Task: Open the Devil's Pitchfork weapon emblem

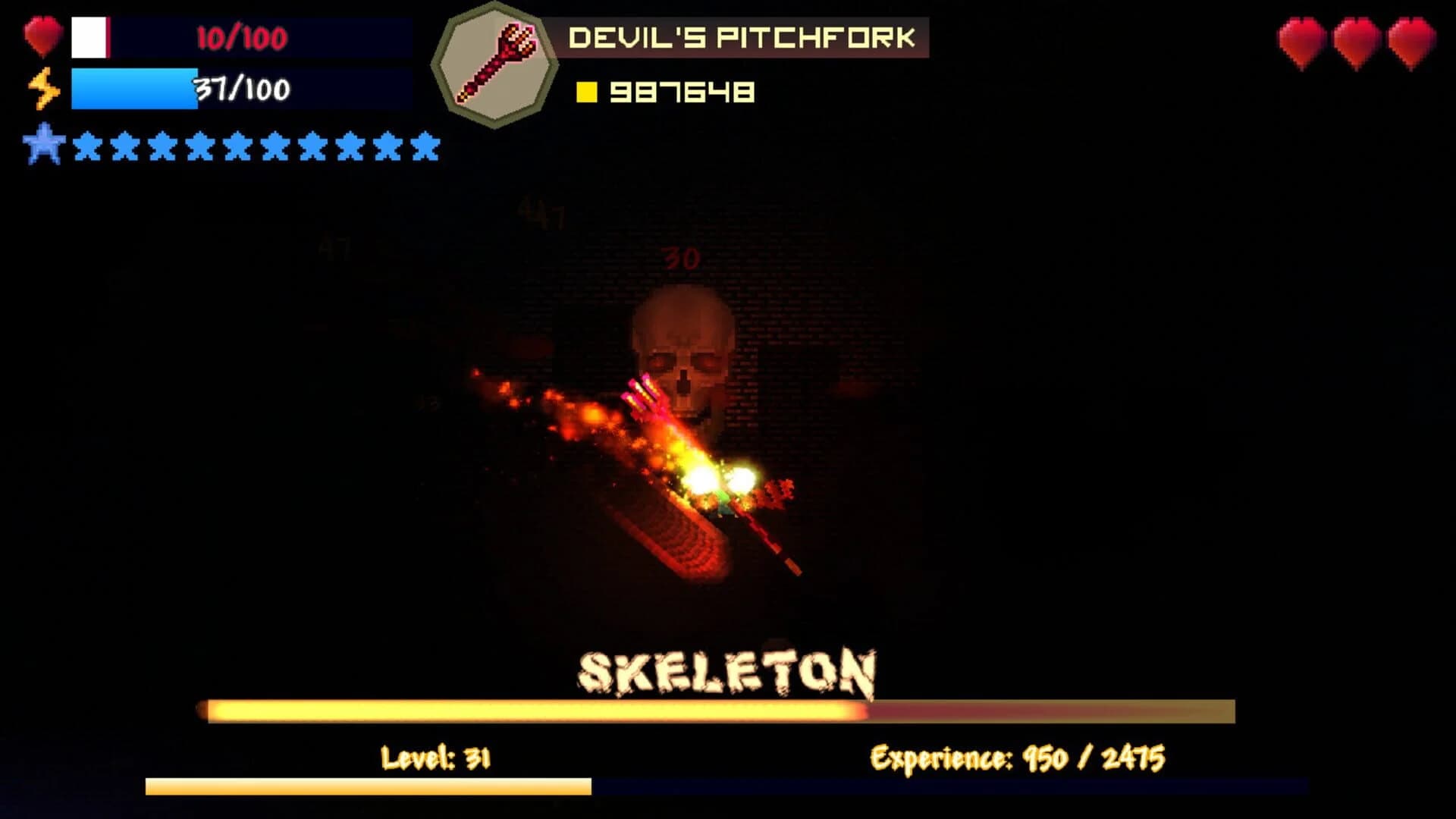Action: pyautogui.click(x=497, y=62)
